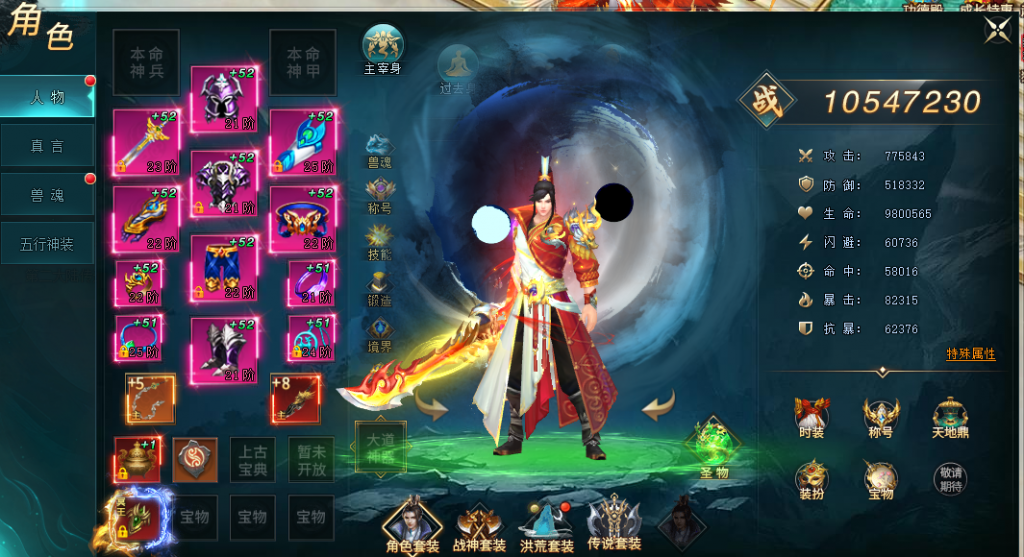The image size is (1024, 557).
Task: Select the 圣物 relic icon
Action: (713, 447)
